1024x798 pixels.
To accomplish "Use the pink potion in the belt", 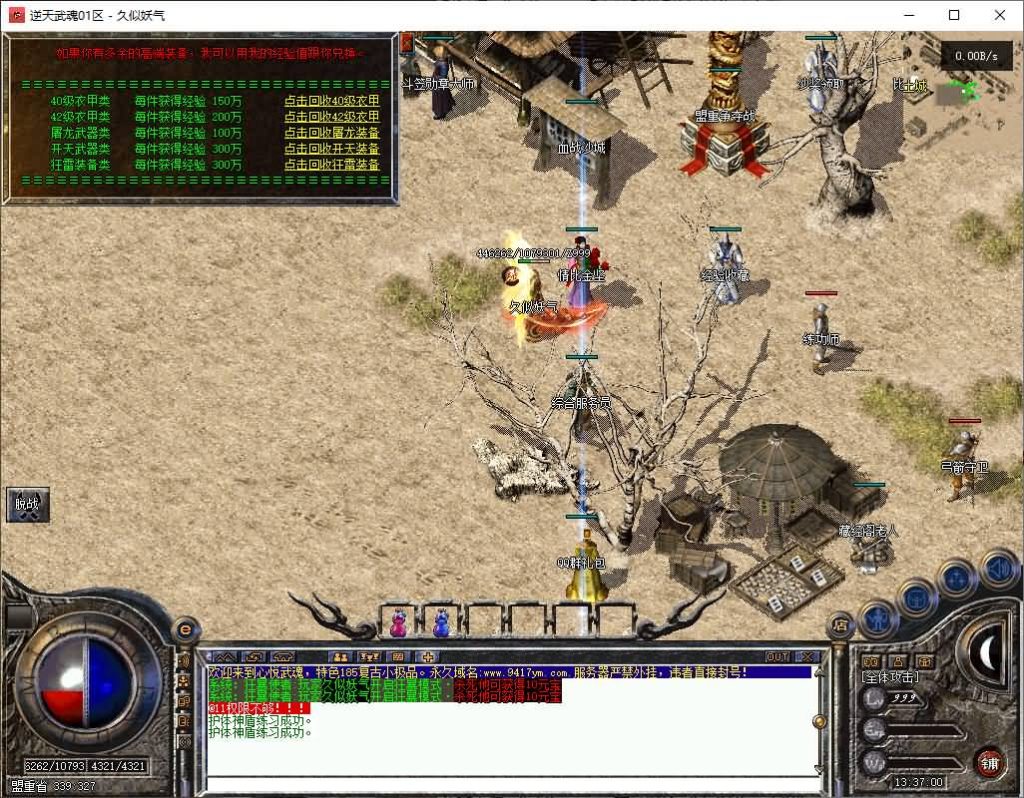I will coord(398,623).
